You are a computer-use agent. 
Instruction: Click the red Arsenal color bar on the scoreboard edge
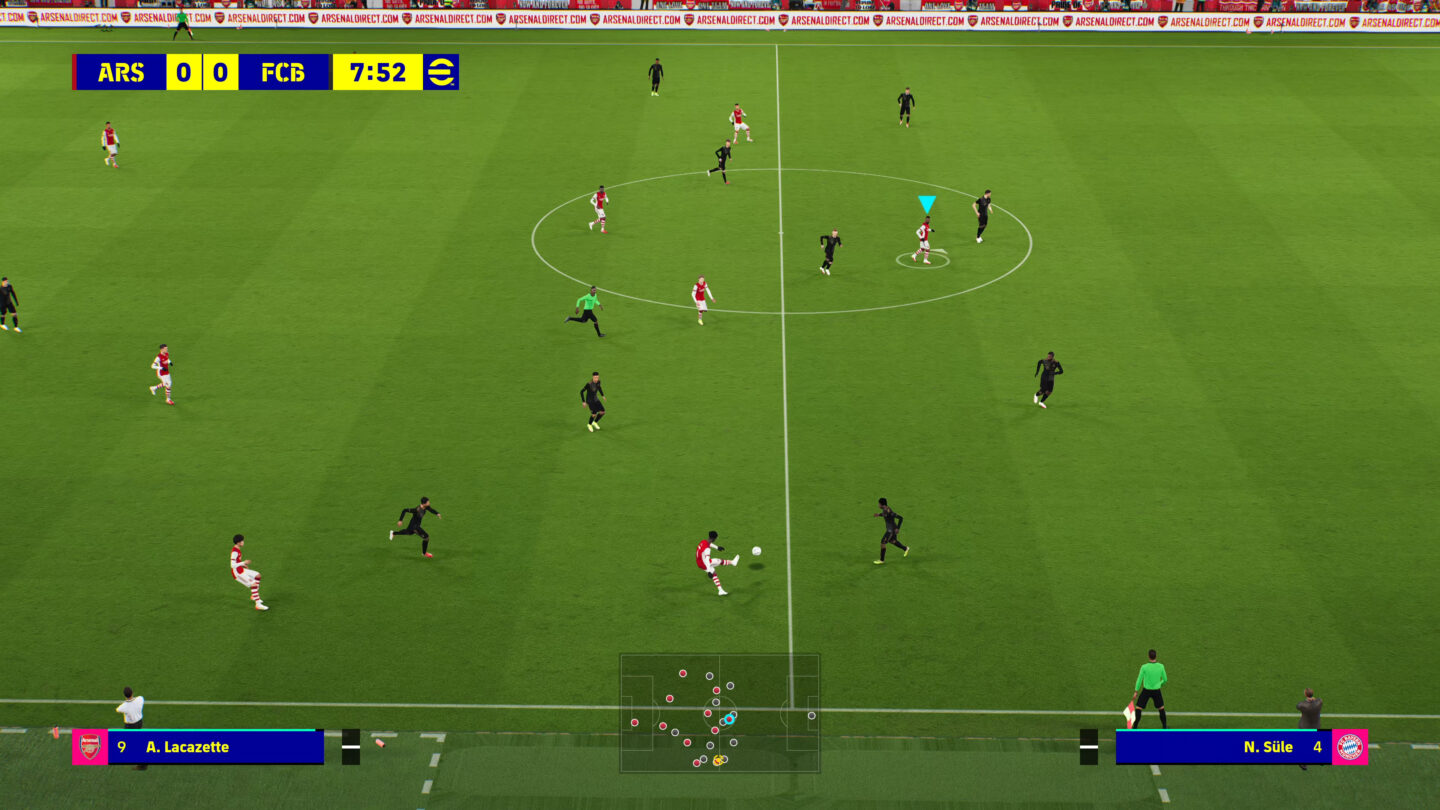74,72
